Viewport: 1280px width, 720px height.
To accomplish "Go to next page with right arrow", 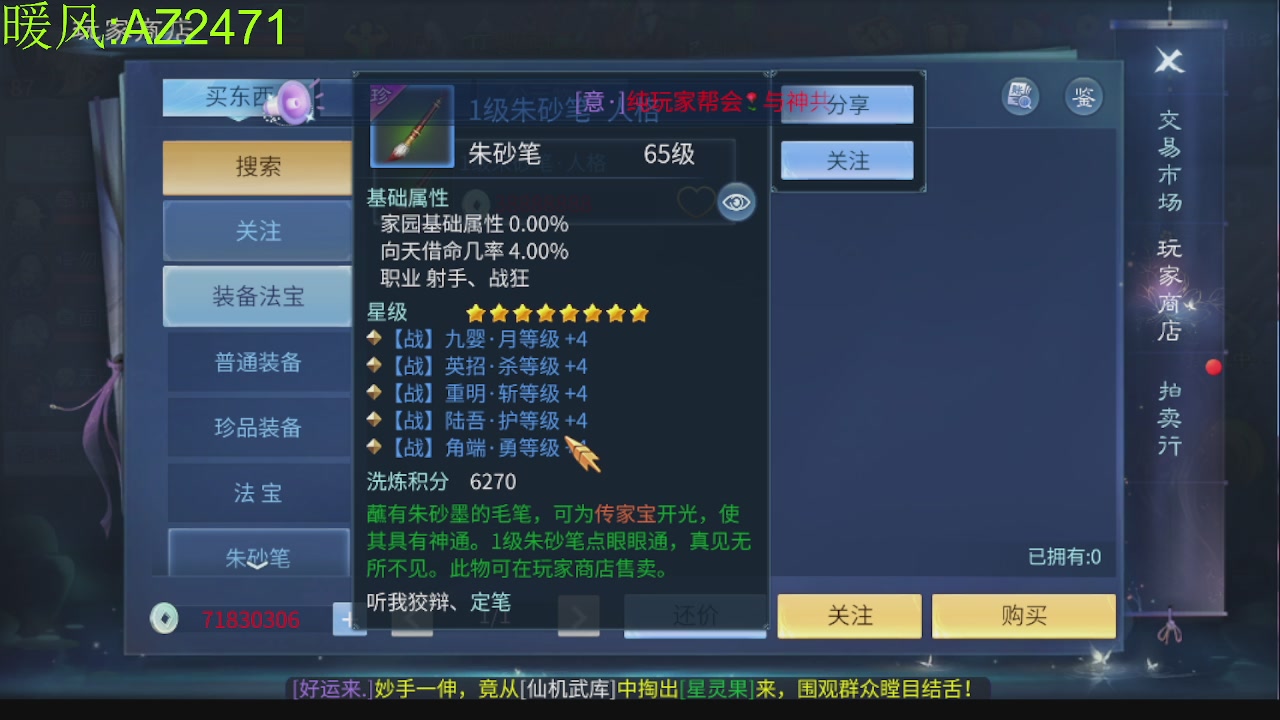I will (x=578, y=616).
